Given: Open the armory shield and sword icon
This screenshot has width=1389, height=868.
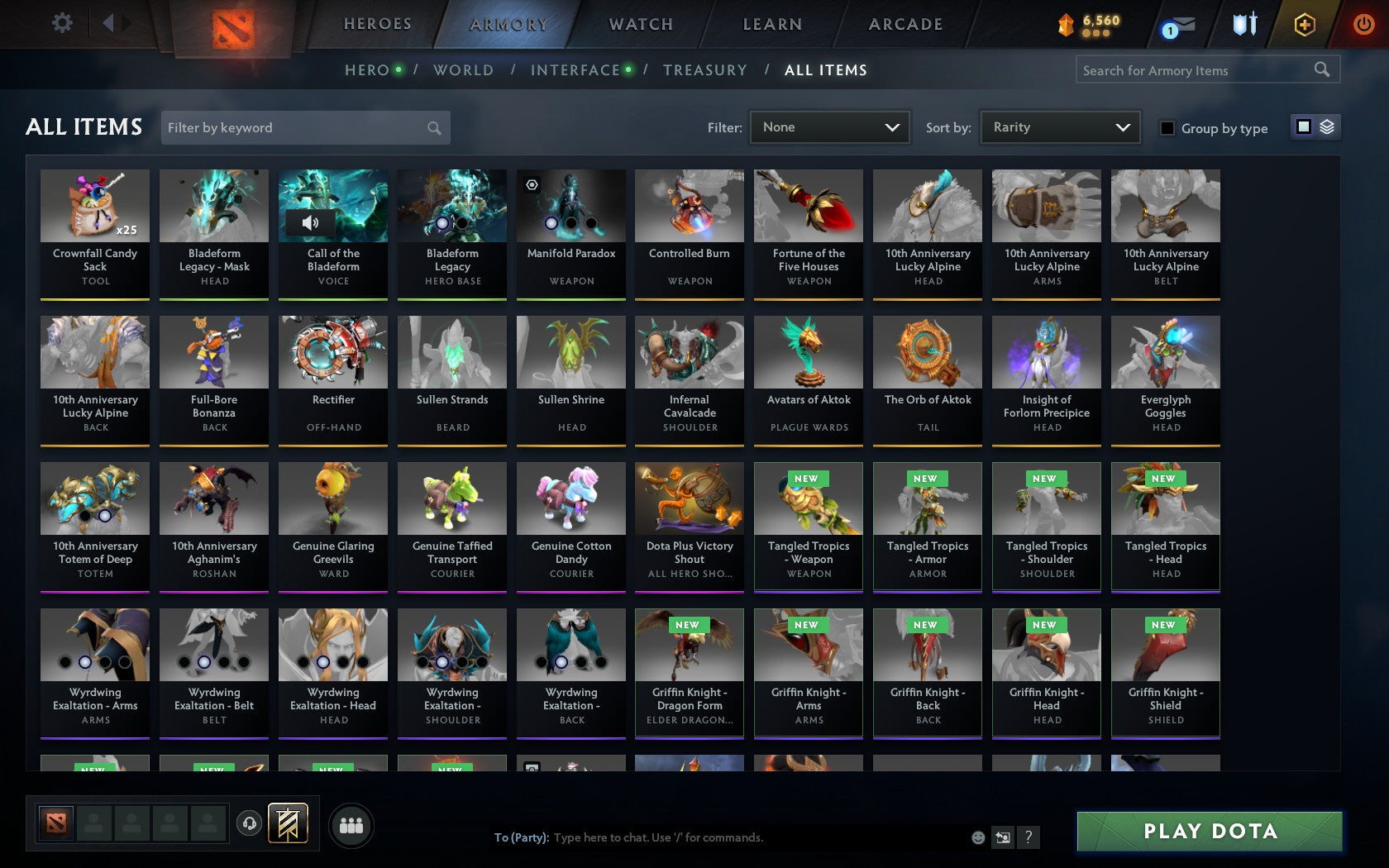Looking at the screenshot, I should click(1243, 23).
